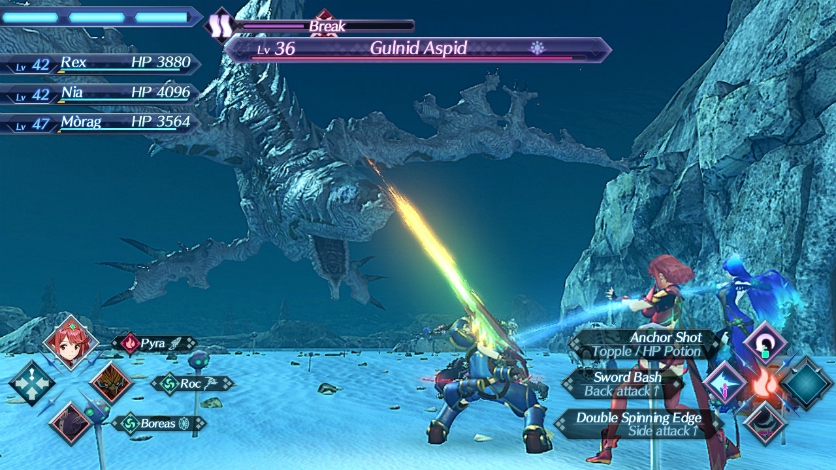
Task: Activate the Anchor Shot art icon
Action: (x=765, y=342)
